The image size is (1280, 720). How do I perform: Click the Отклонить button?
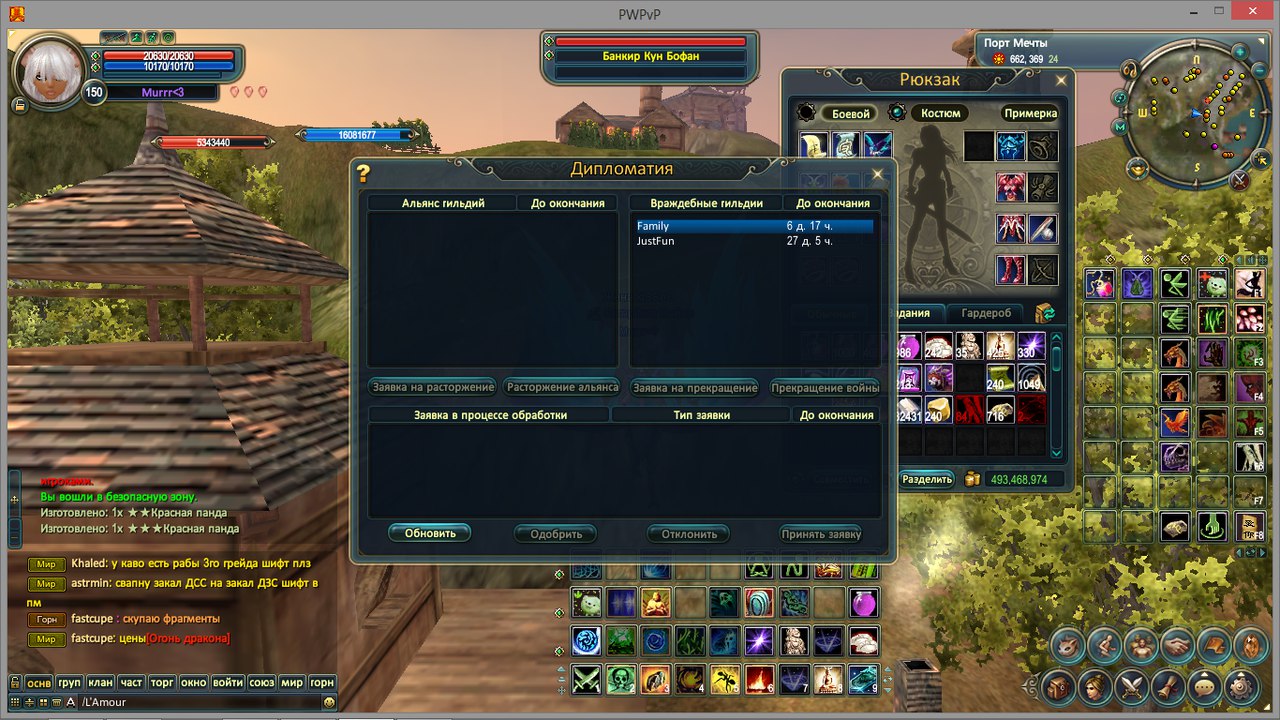click(689, 534)
